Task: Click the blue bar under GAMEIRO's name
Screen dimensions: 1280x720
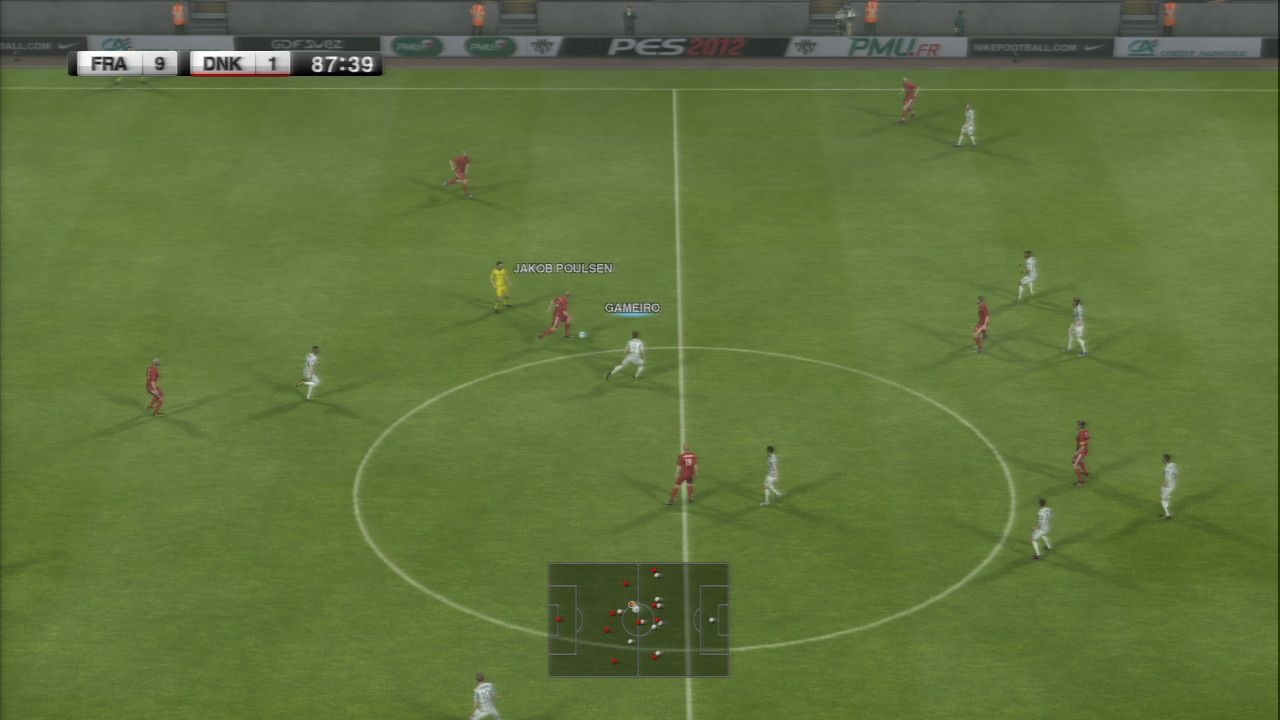Action: (x=632, y=315)
